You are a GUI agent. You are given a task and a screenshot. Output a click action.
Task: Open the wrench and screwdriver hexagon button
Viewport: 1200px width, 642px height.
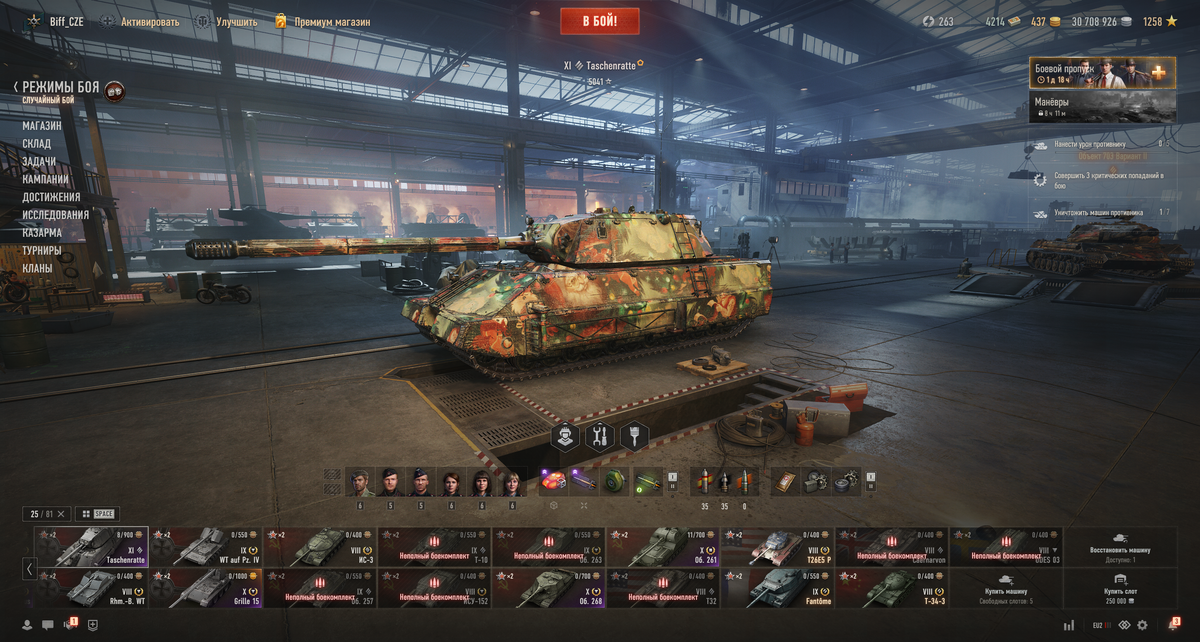600,436
